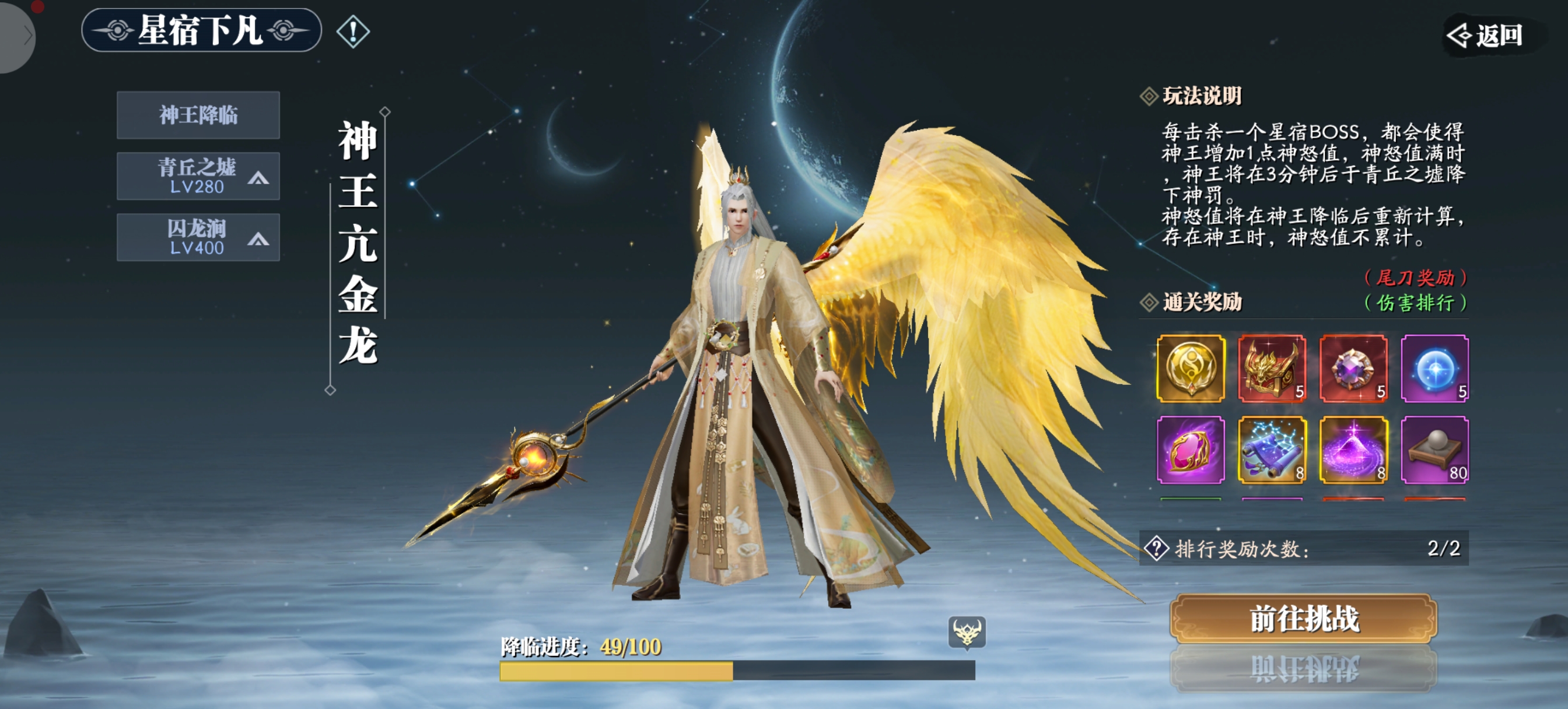View the purple gem reward on red background

coord(1353,368)
